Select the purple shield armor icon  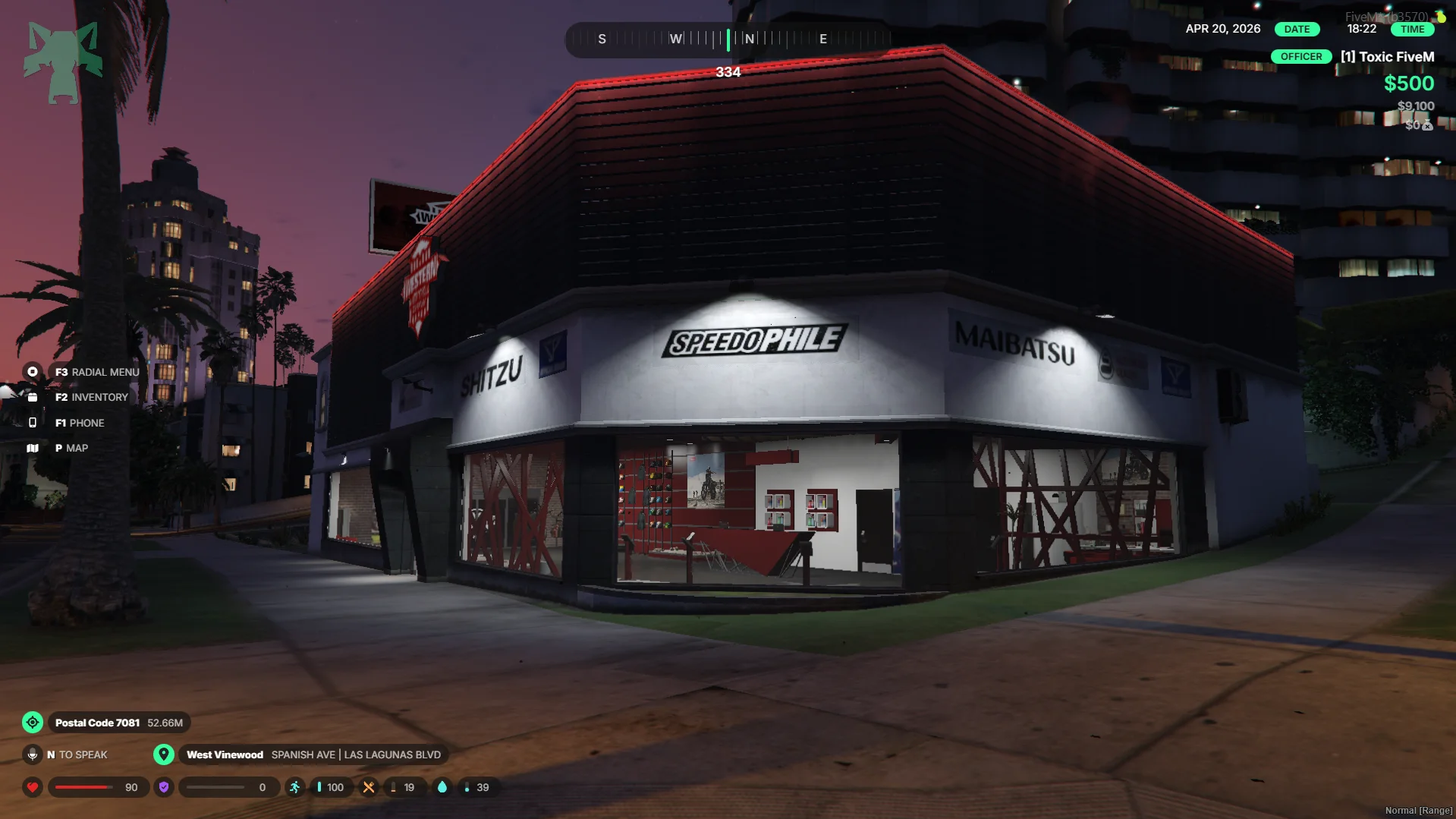point(163,787)
